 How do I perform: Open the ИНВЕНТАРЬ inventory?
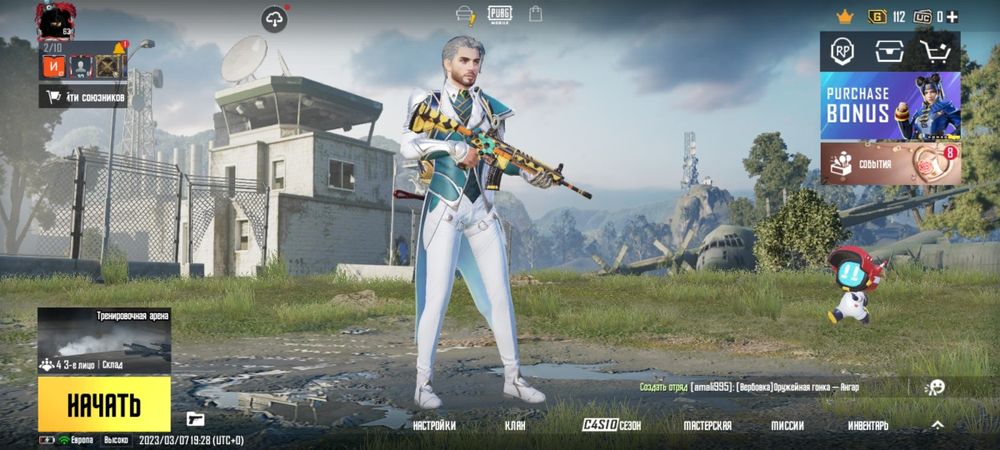point(868,425)
